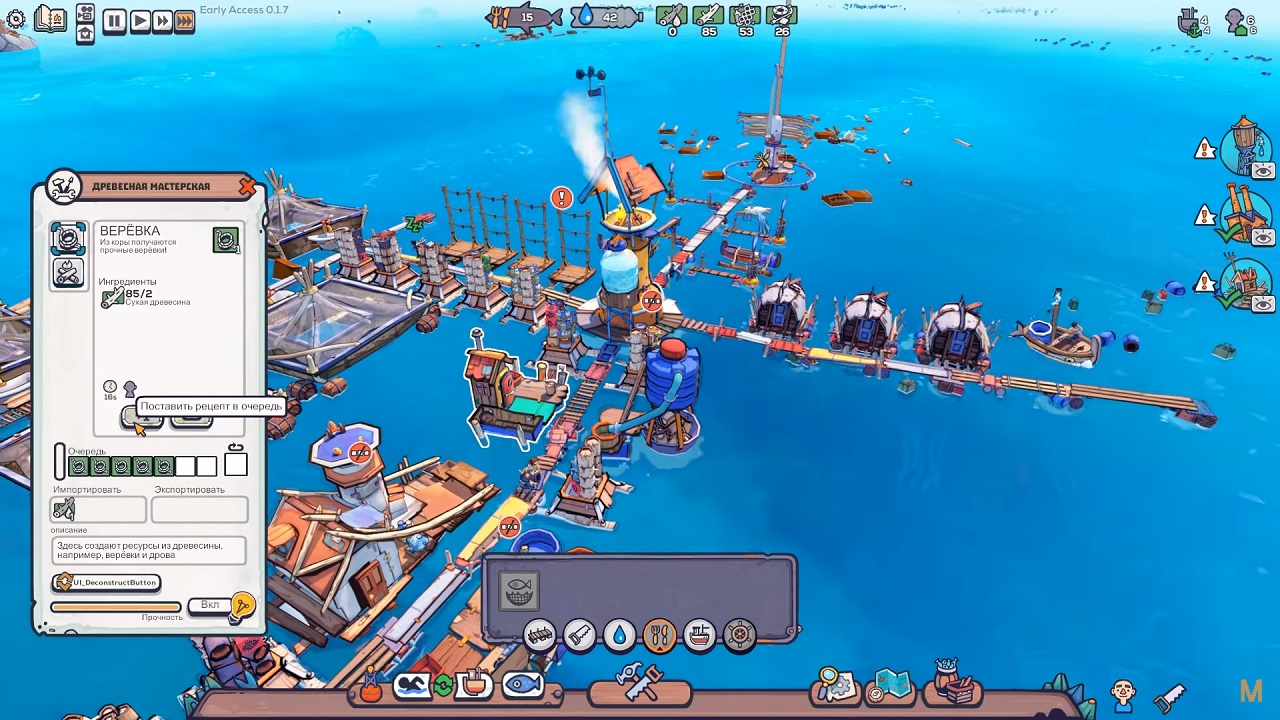
Task: Toggle the camera mode button
Action: pos(85,14)
